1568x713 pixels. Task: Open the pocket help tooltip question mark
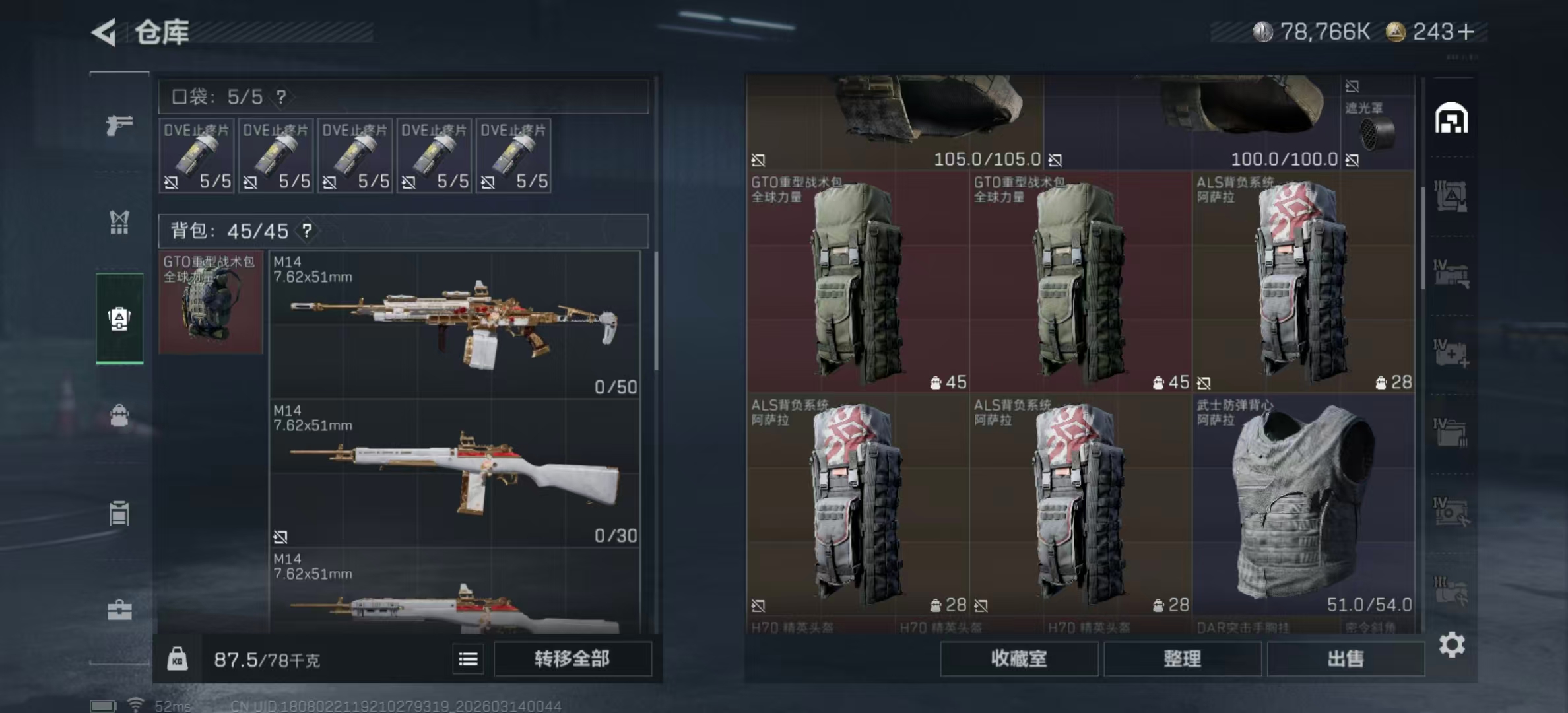(282, 96)
